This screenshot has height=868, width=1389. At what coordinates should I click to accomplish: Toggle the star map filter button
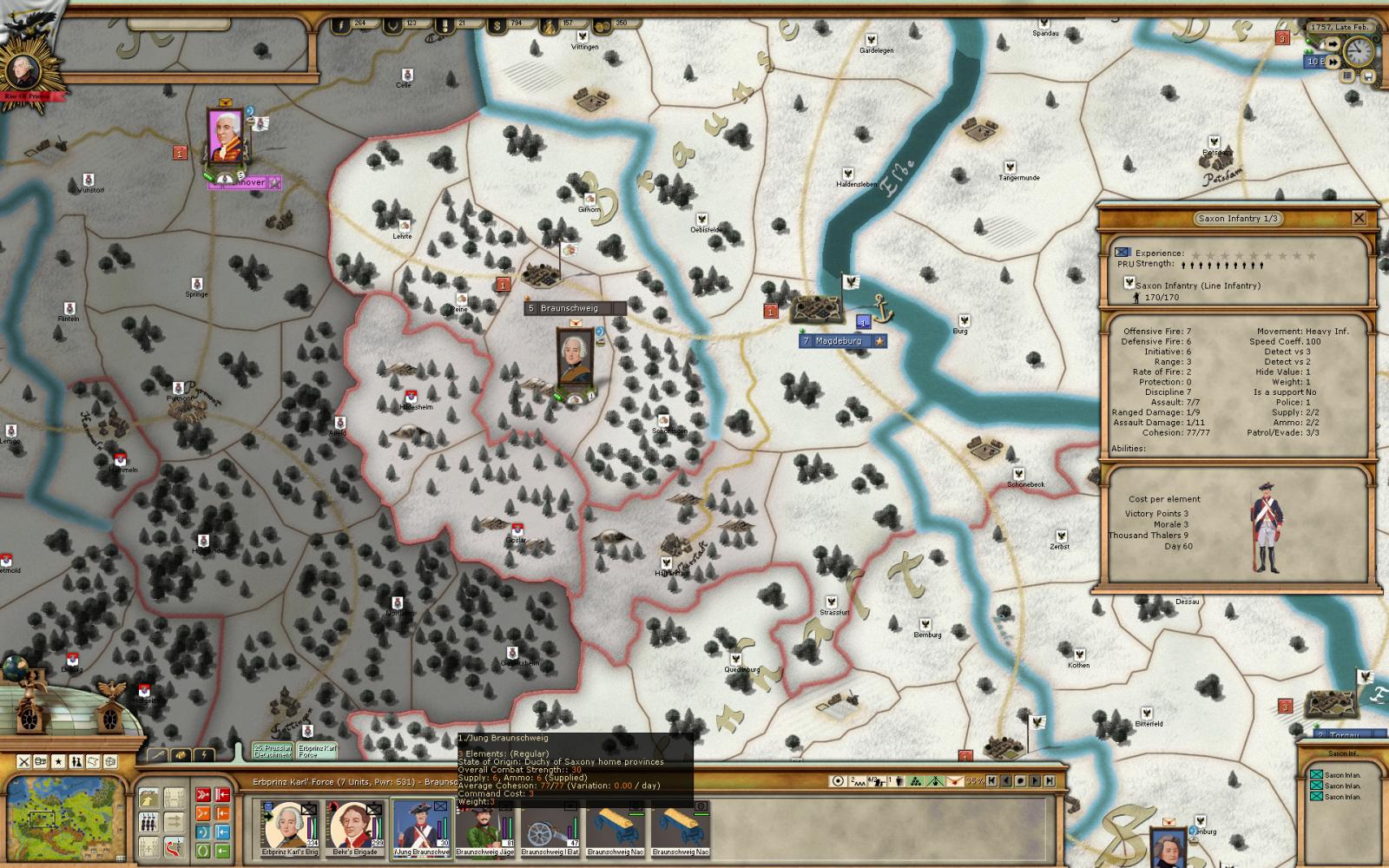click(58, 761)
